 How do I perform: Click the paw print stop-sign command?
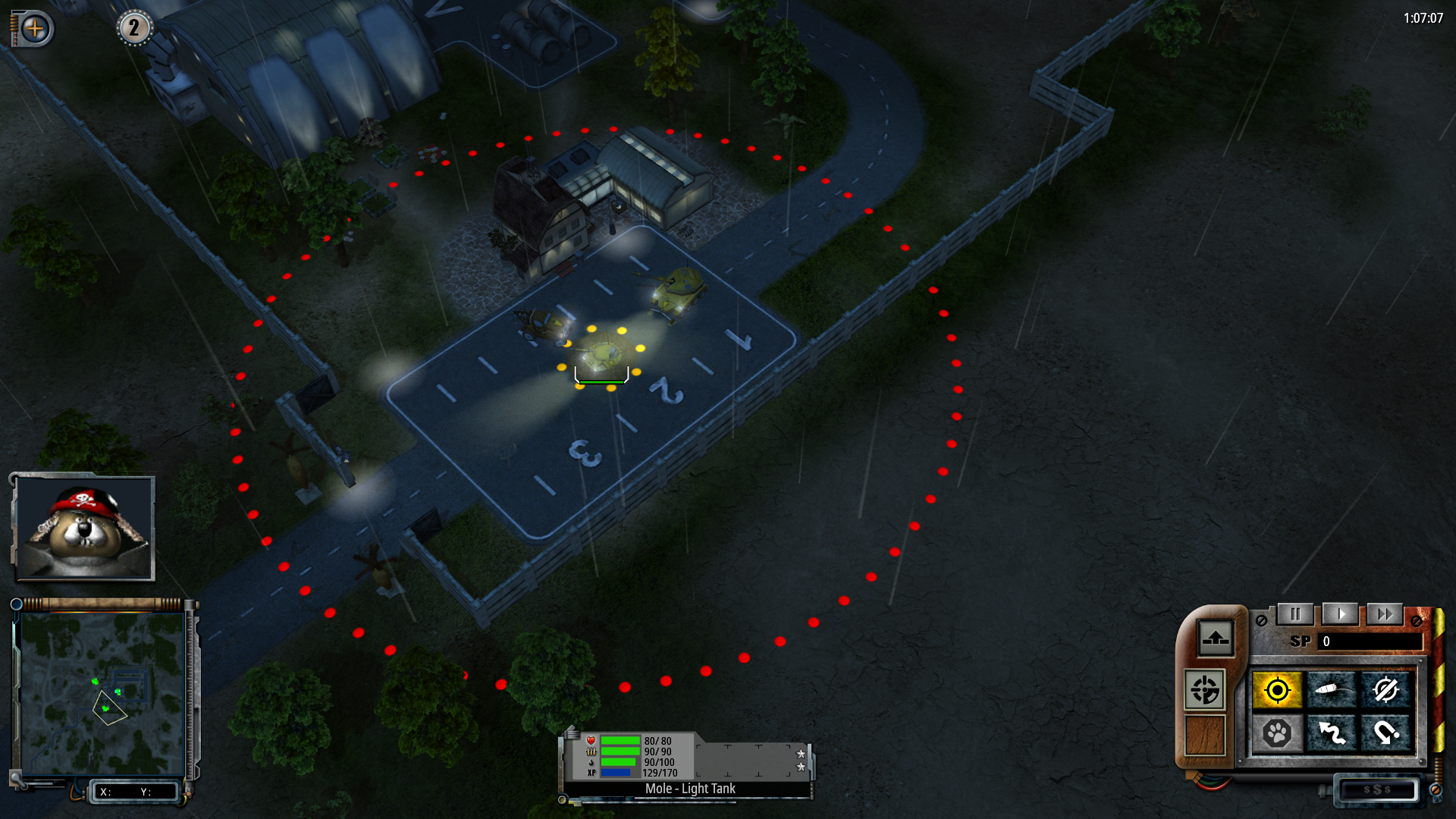click(1277, 733)
